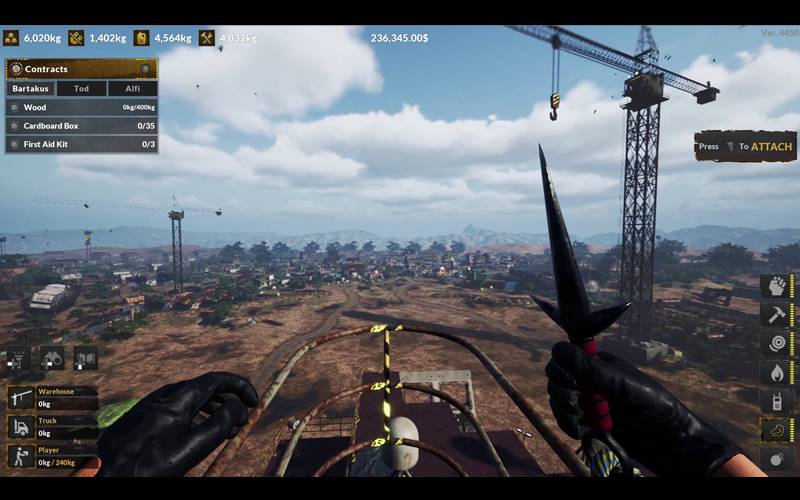
Task: Show Alfi's contract list
Action: [x=132, y=88]
